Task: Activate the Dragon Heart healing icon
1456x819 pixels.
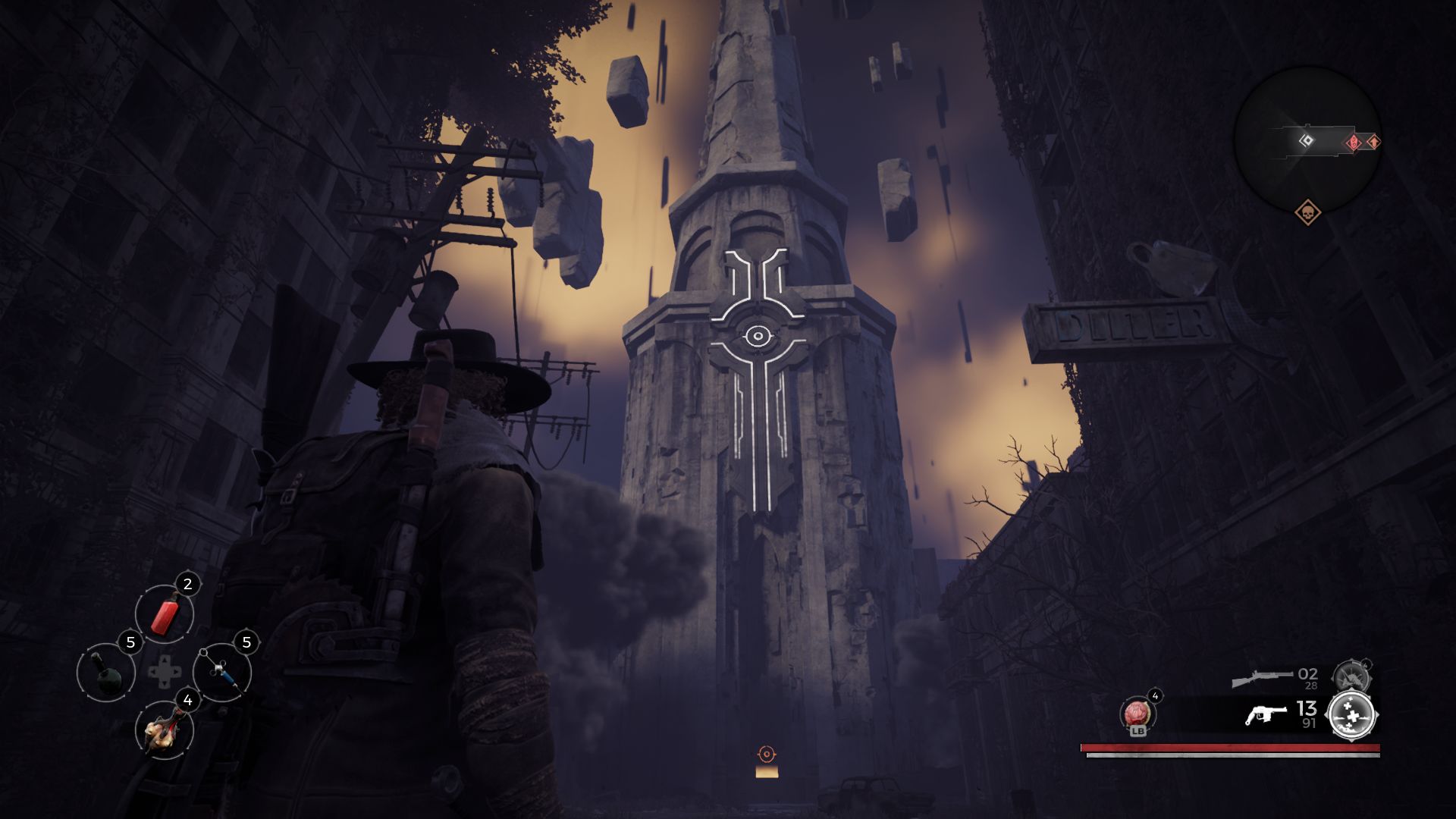Action: coord(1136,714)
